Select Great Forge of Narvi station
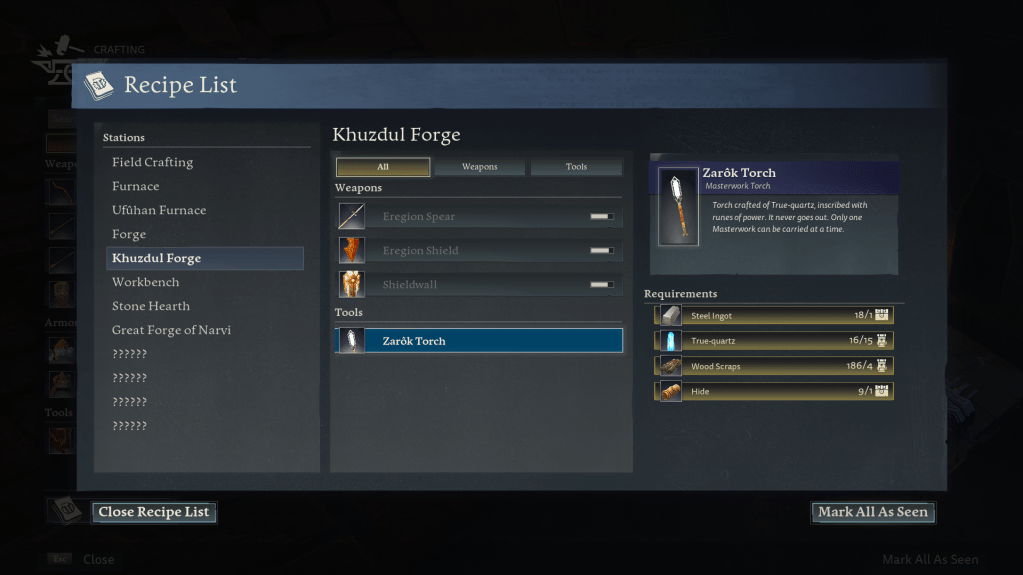This screenshot has width=1023, height=575. (171, 330)
